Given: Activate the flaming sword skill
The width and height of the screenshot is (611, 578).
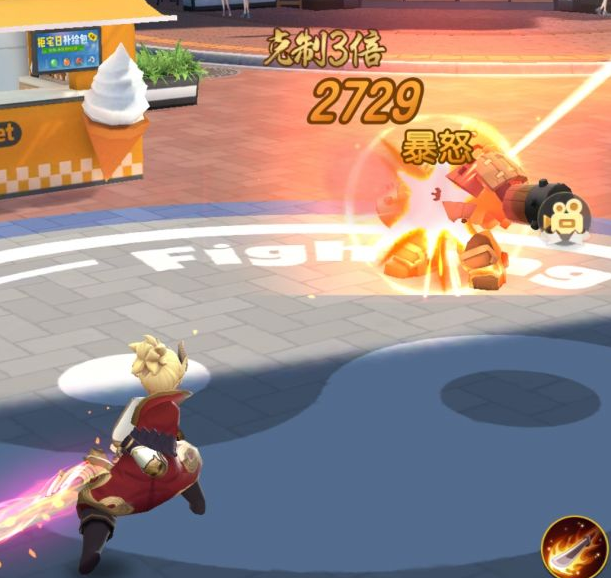Looking at the screenshot, I should pos(574,546).
